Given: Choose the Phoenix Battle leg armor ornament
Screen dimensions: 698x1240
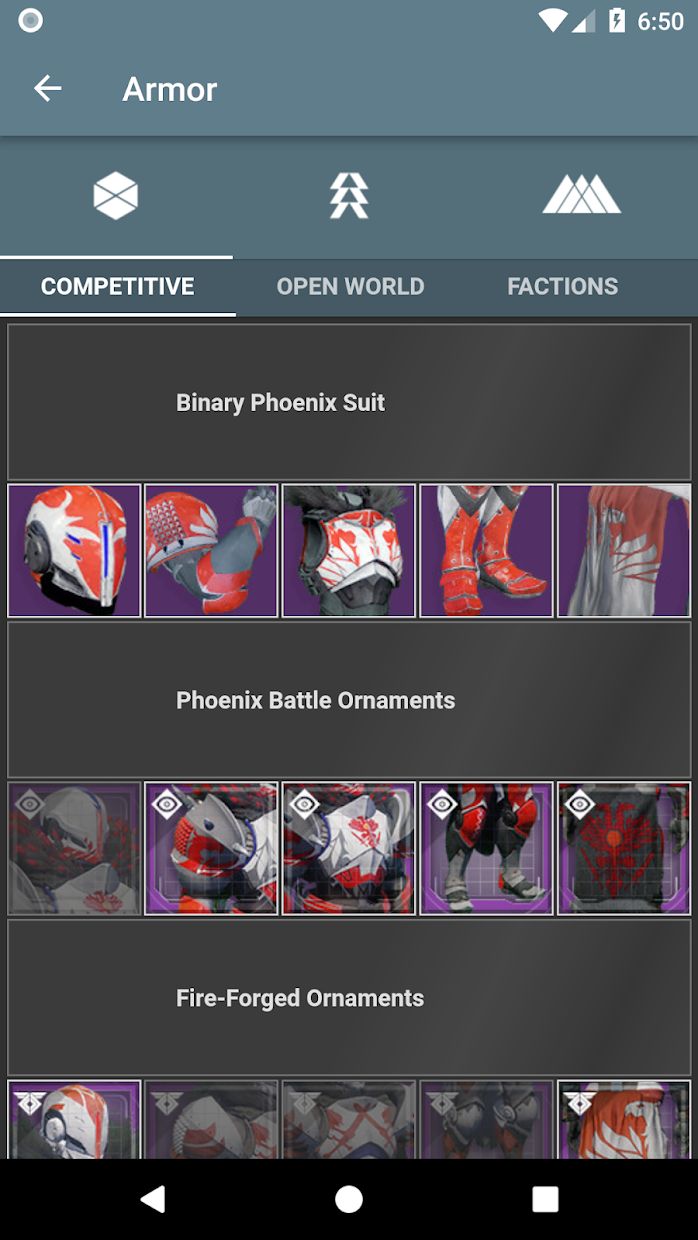Looking at the screenshot, I should [486, 848].
